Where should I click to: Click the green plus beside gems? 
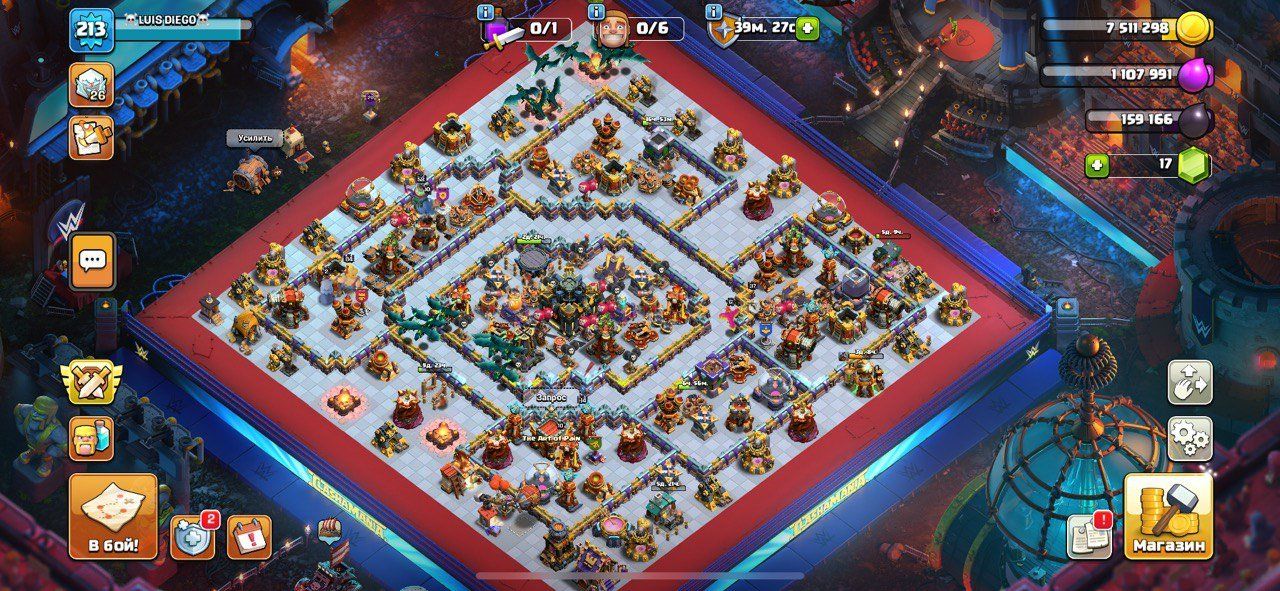tap(1097, 165)
